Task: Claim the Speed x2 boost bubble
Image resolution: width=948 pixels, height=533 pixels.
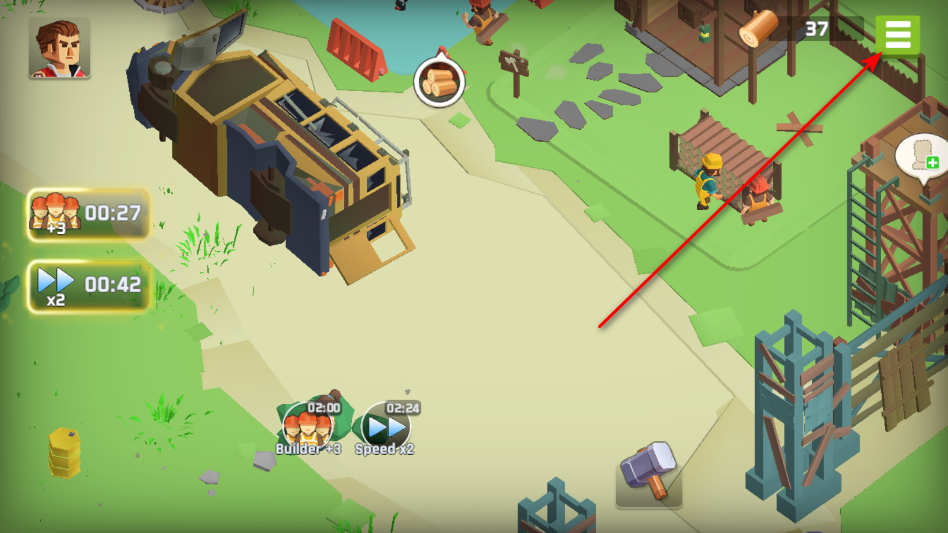Action: (x=385, y=428)
